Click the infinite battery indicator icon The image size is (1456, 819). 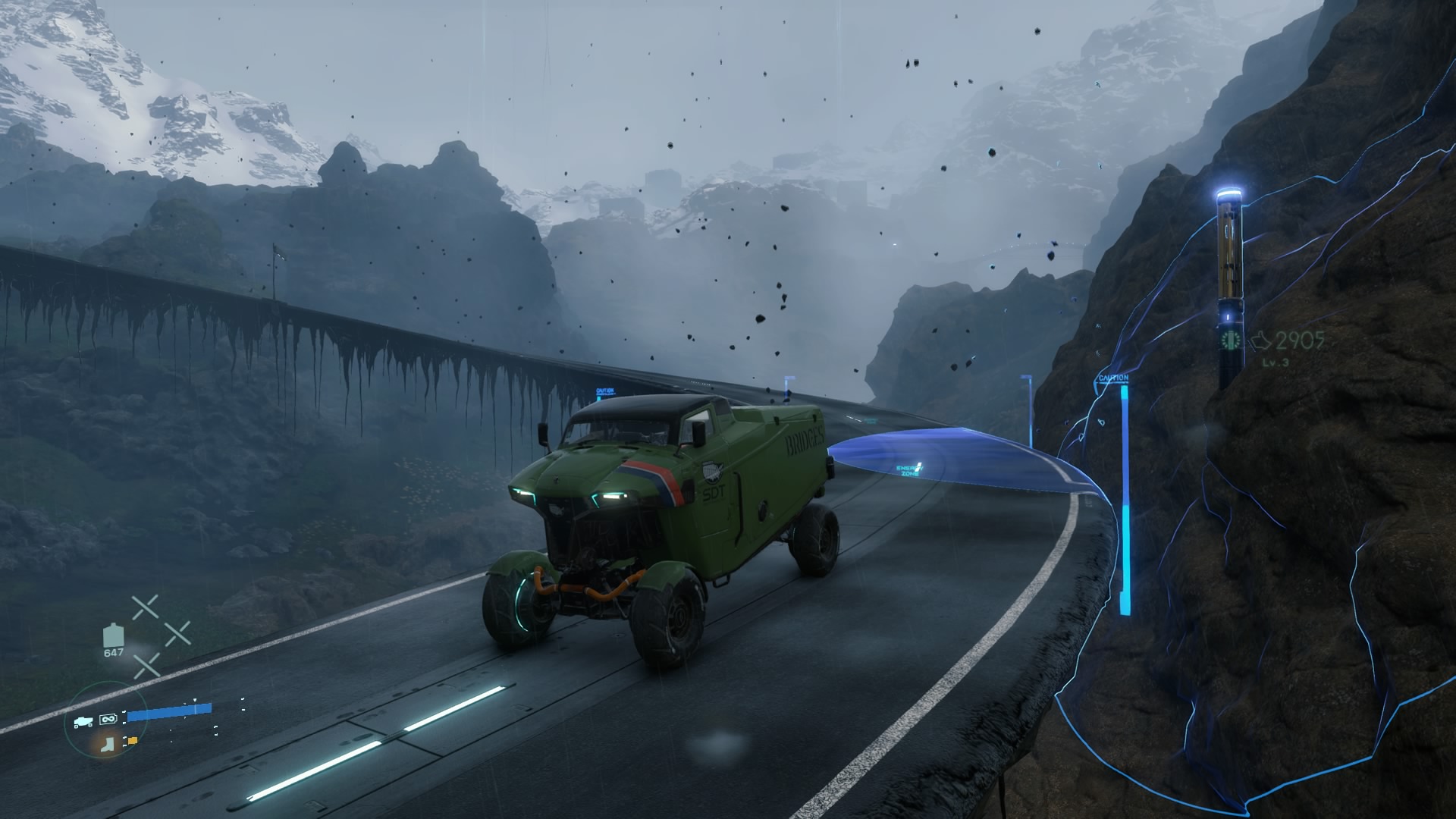tap(109, 717)
